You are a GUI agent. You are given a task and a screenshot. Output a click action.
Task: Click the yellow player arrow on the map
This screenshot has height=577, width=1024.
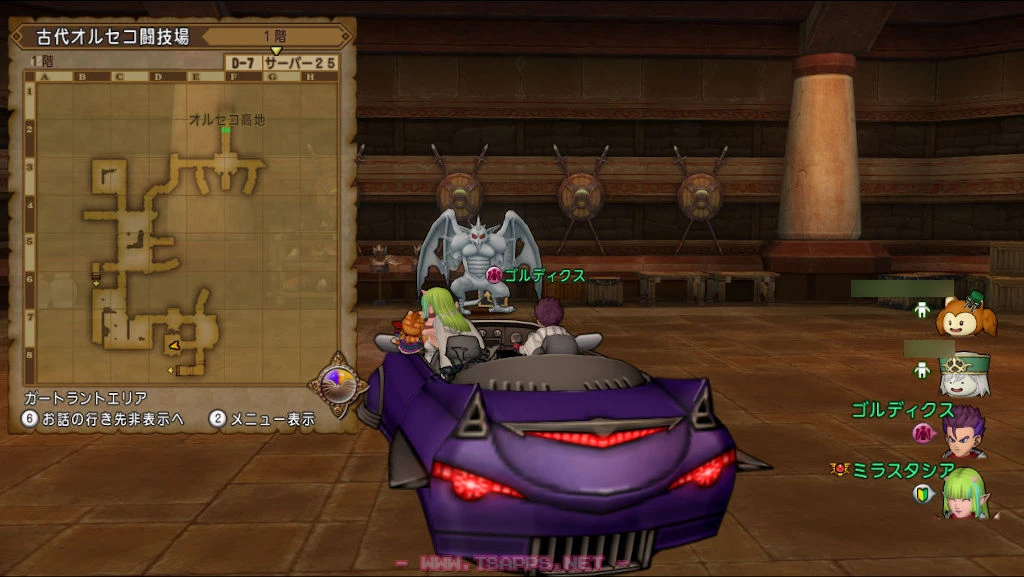[x=174, y=345]
